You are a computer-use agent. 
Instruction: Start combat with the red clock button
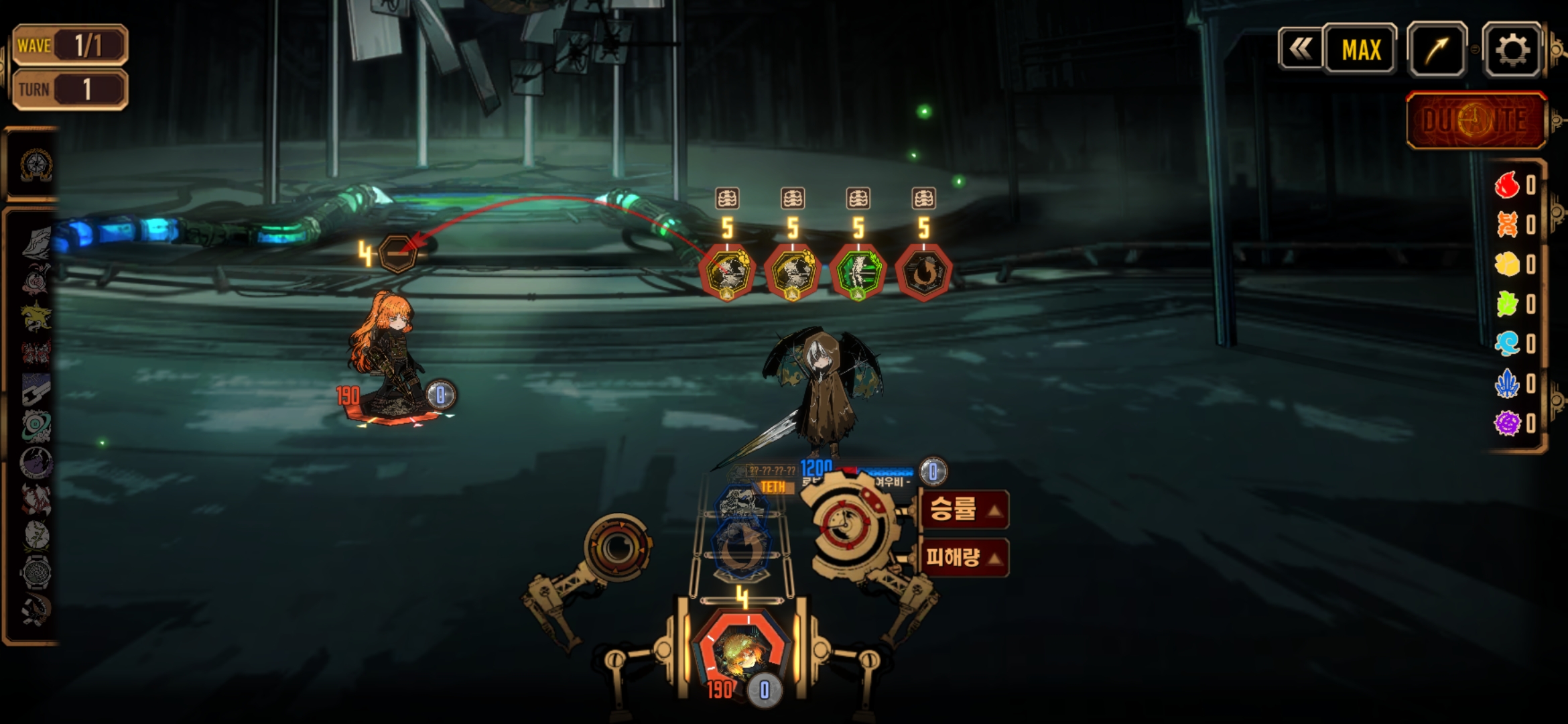point(1476,121)
